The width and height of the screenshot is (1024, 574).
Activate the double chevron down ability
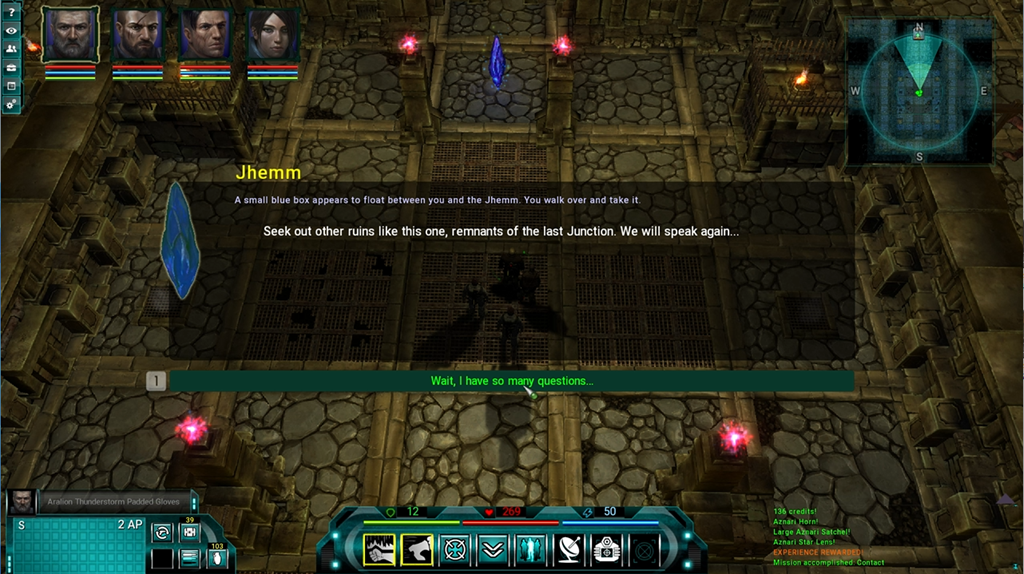point(492,549)
